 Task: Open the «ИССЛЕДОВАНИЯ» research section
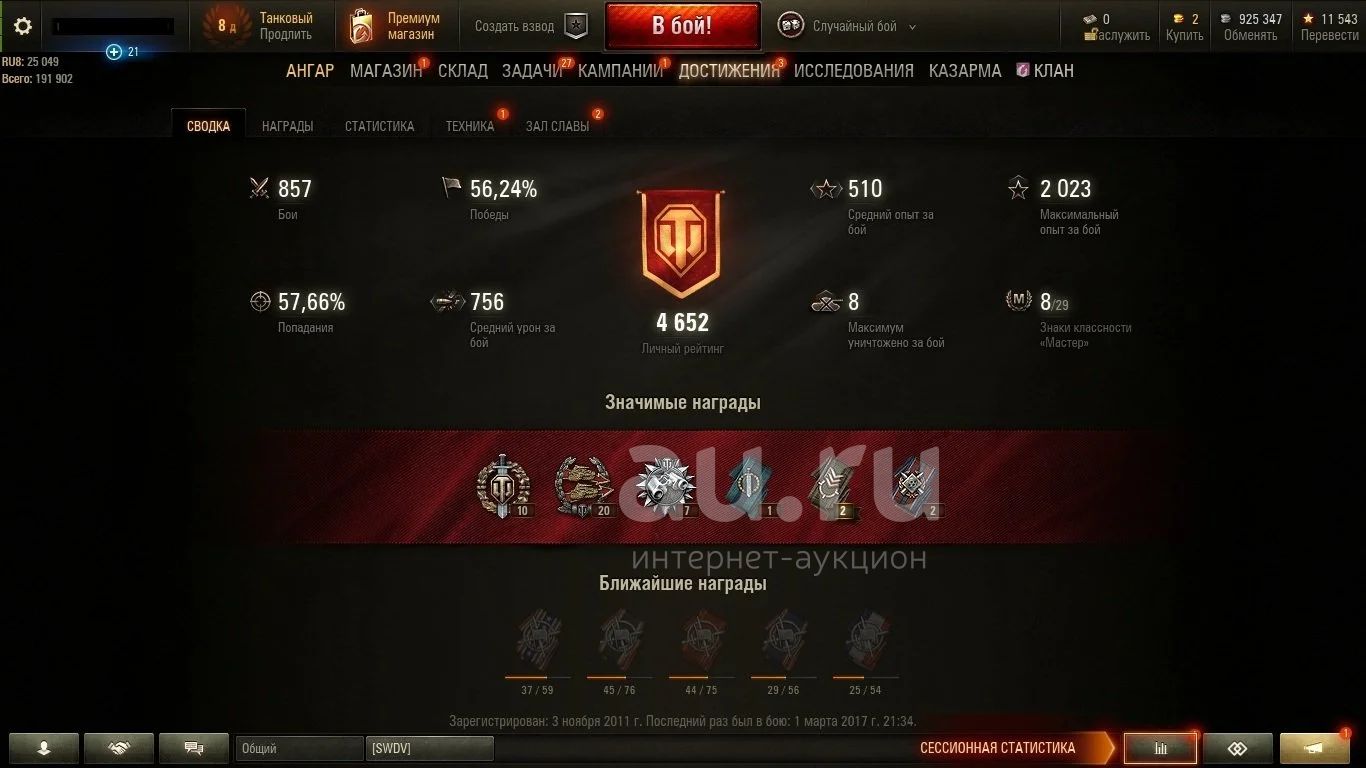(854, 71)
